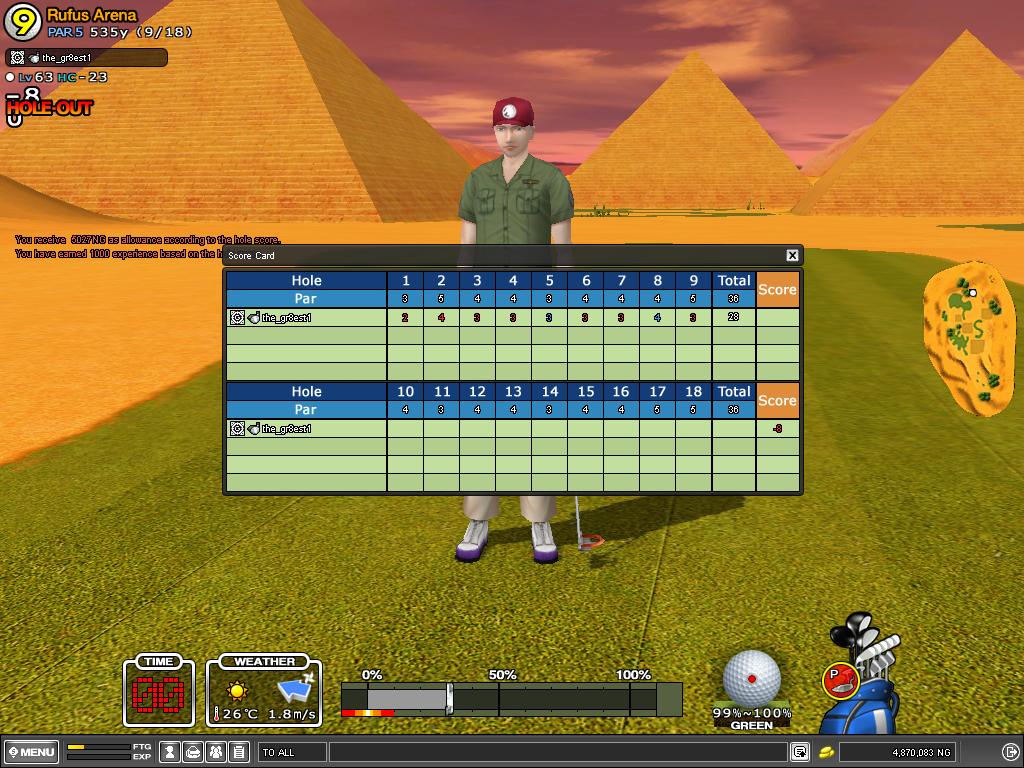This screenshot has width=1024, height=768.
Task: Open the course minimap
Action: pyautogui.click(x=968, y=338)
